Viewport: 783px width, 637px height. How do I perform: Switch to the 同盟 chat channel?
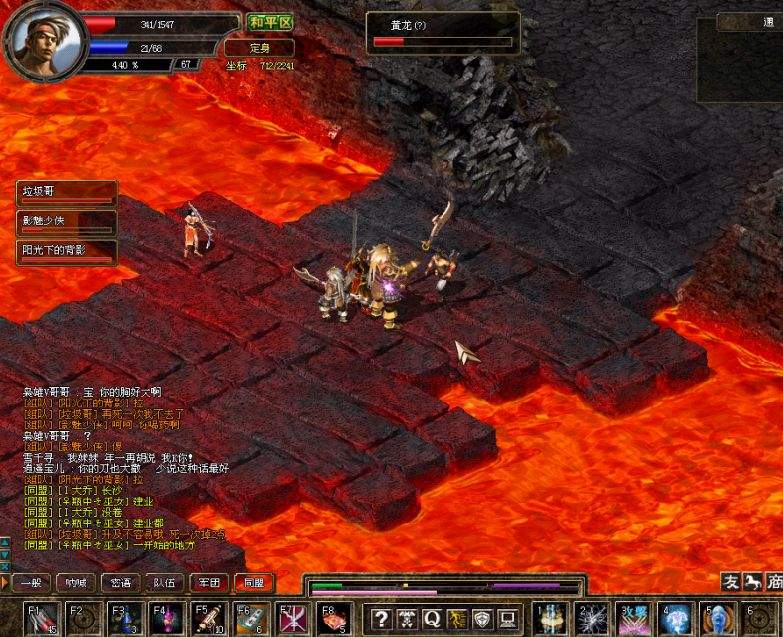tap(252, 582)
